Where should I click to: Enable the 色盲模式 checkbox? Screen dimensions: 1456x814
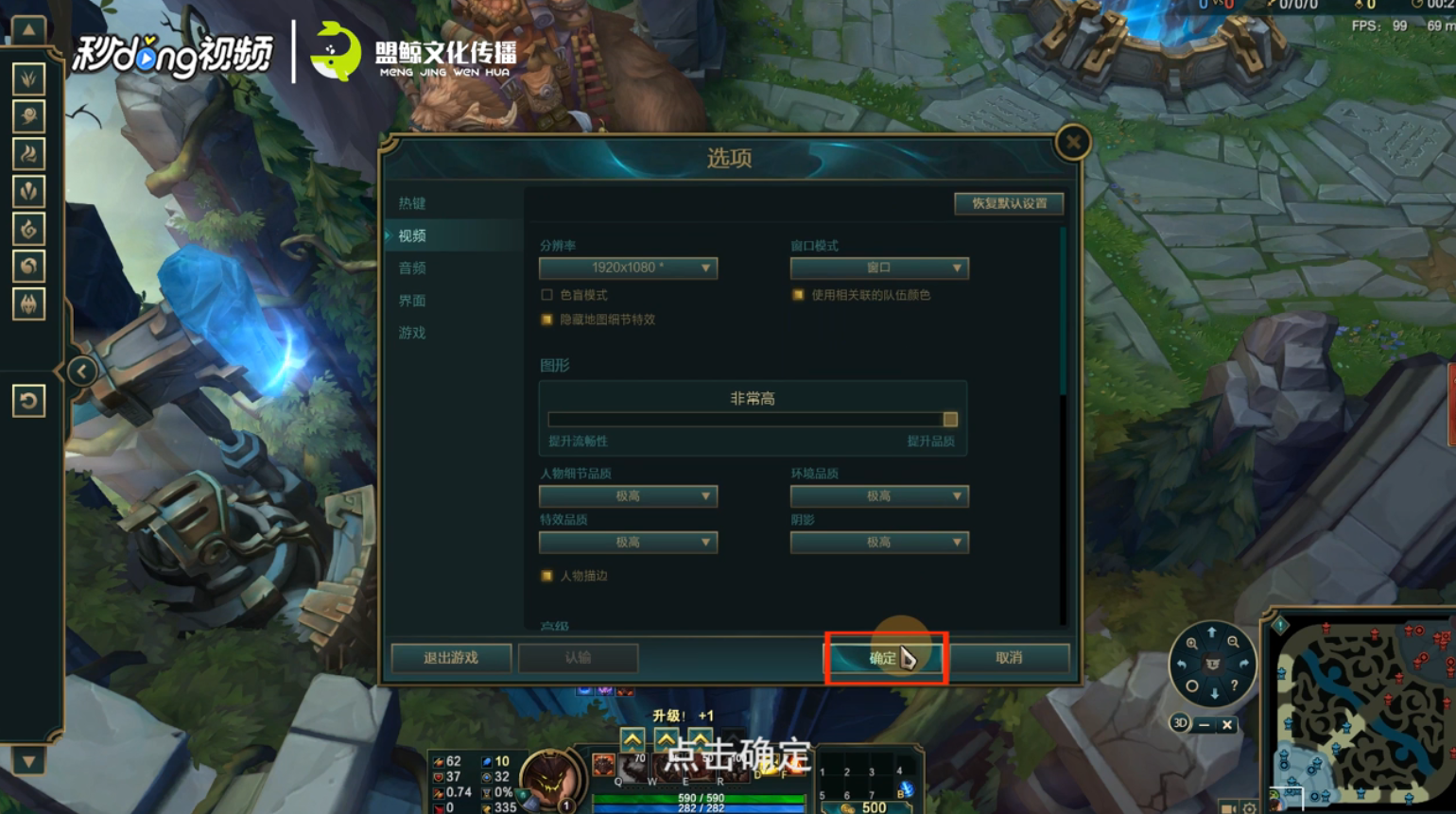coord(546,294)
